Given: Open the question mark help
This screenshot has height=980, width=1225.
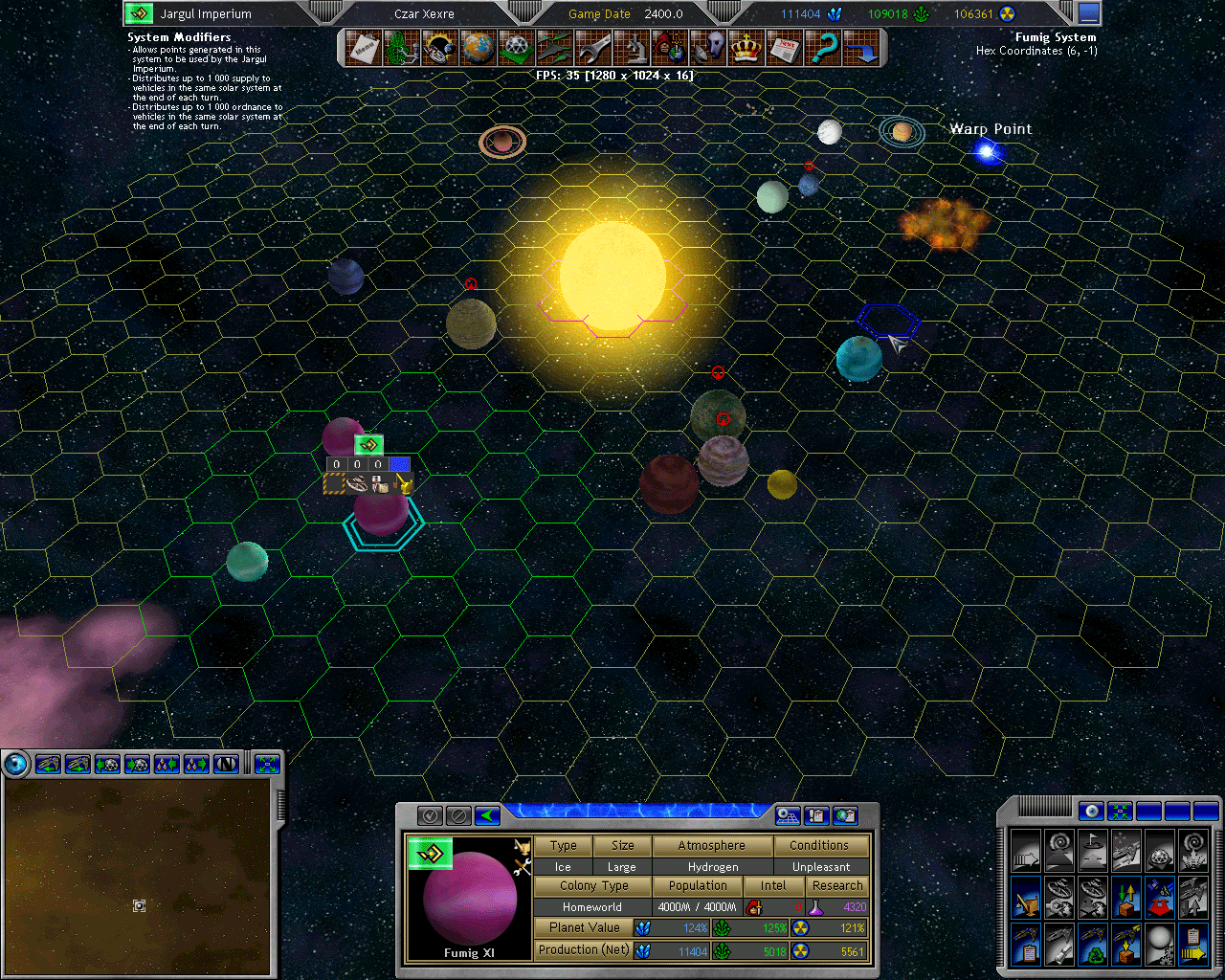Looking at the screenshot, I should pos(824,48).
